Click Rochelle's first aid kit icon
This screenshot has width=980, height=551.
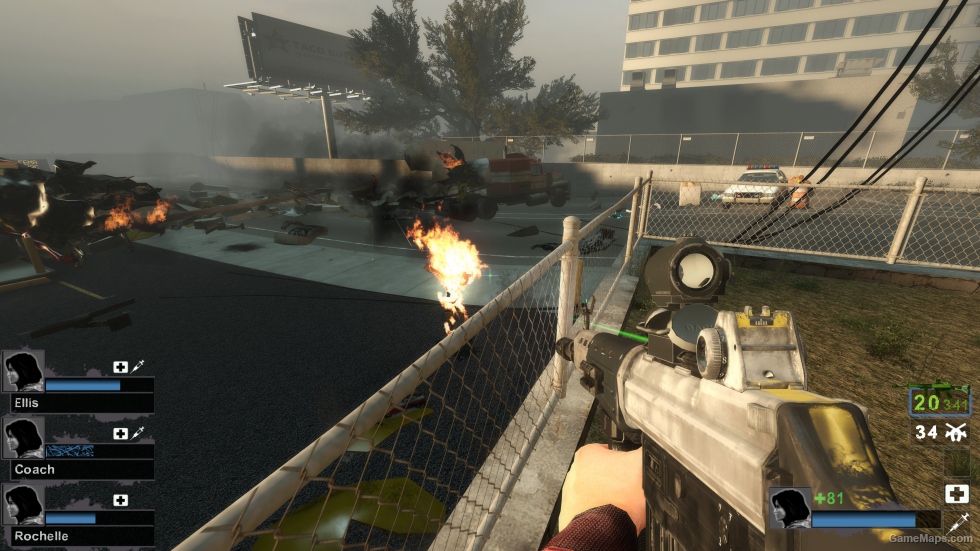point(121,500)
